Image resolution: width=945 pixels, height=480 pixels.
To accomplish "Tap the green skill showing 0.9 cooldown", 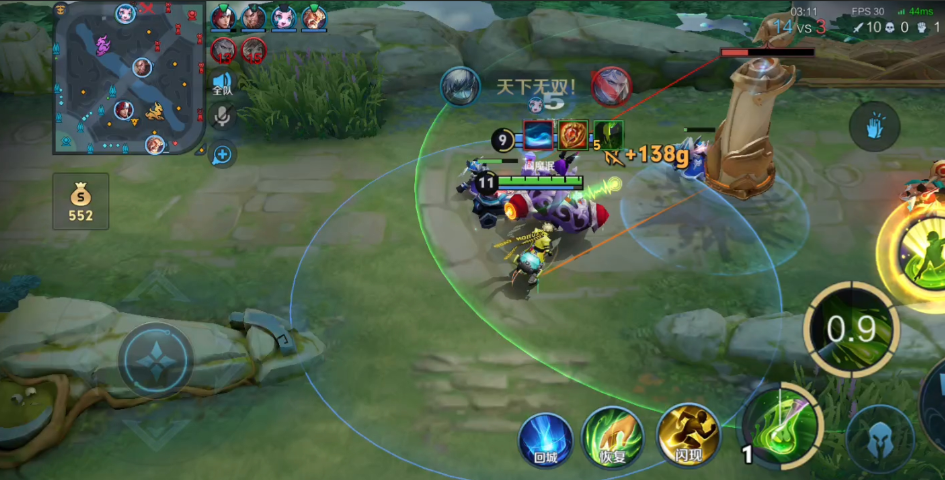I will 851,329.
